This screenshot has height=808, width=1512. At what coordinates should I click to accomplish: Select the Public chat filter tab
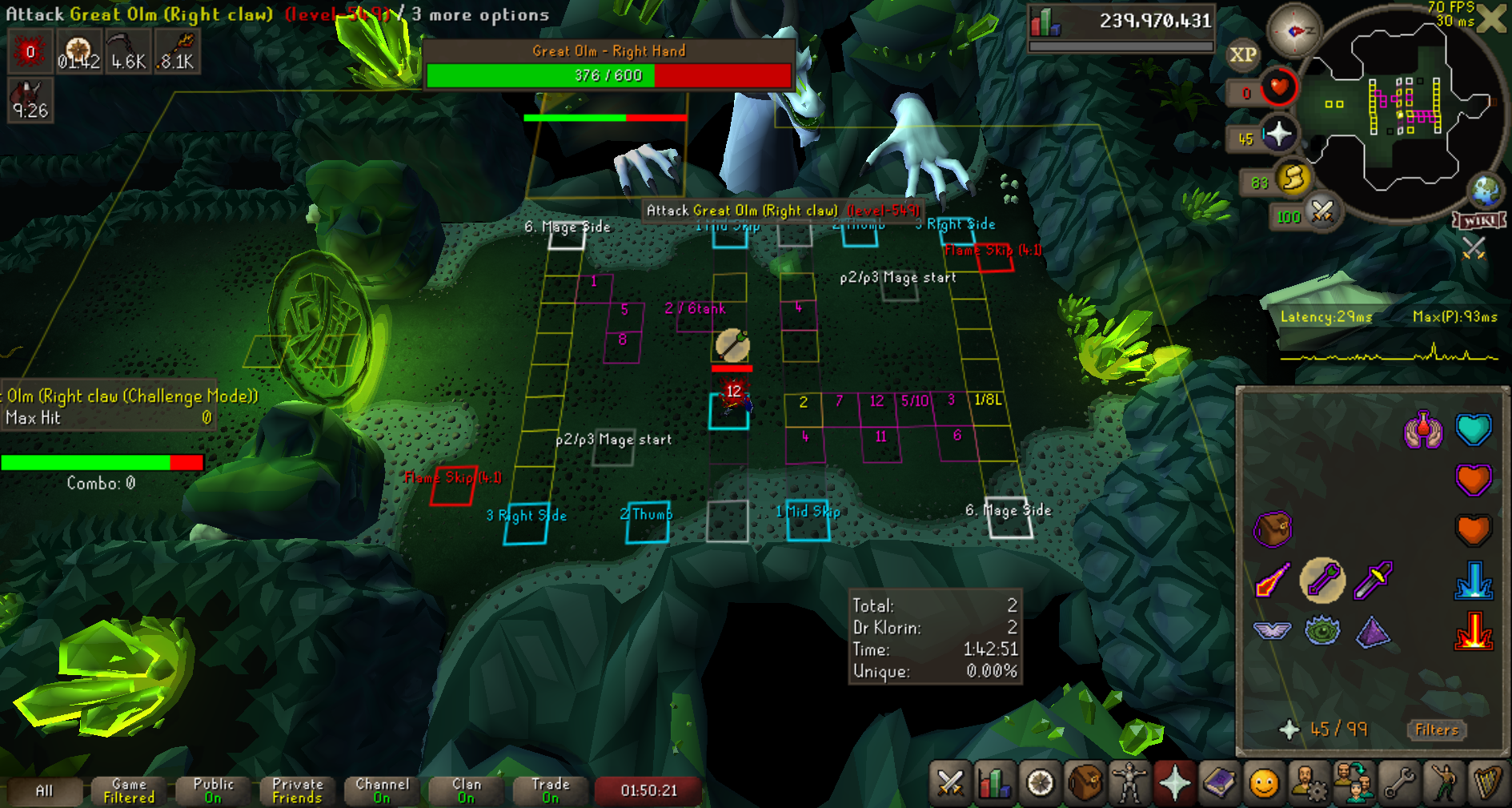click(x=213, y=790)
